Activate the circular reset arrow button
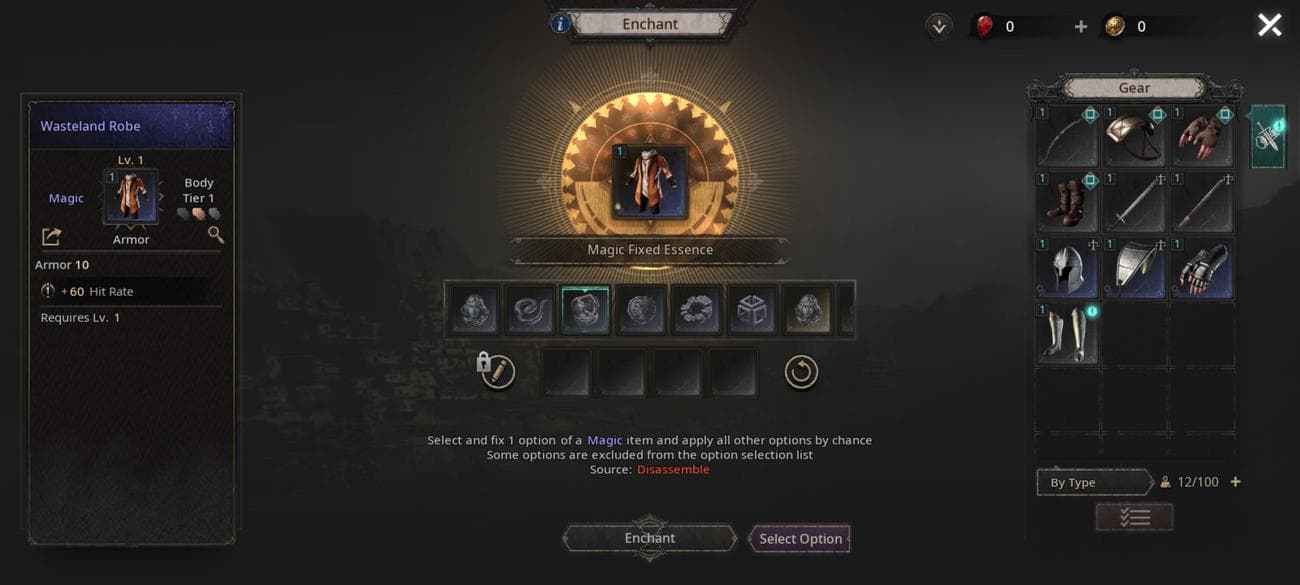 (801, 372)
